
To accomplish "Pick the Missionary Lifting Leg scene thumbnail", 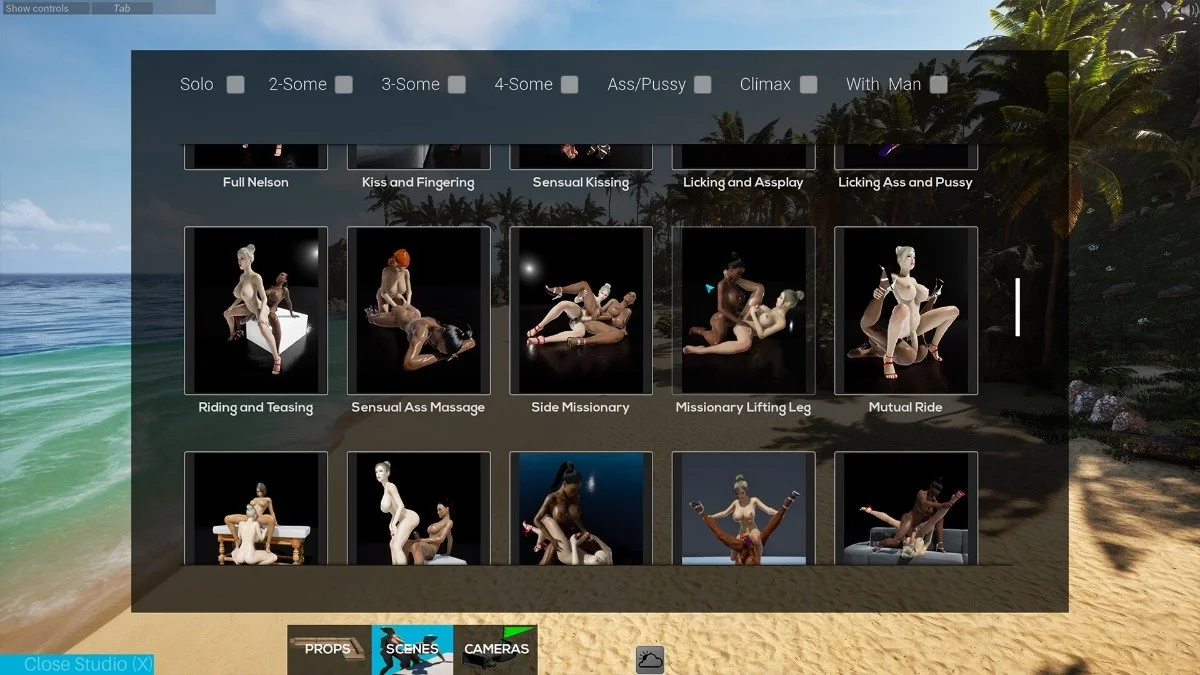I will click(x=743, y=310).
